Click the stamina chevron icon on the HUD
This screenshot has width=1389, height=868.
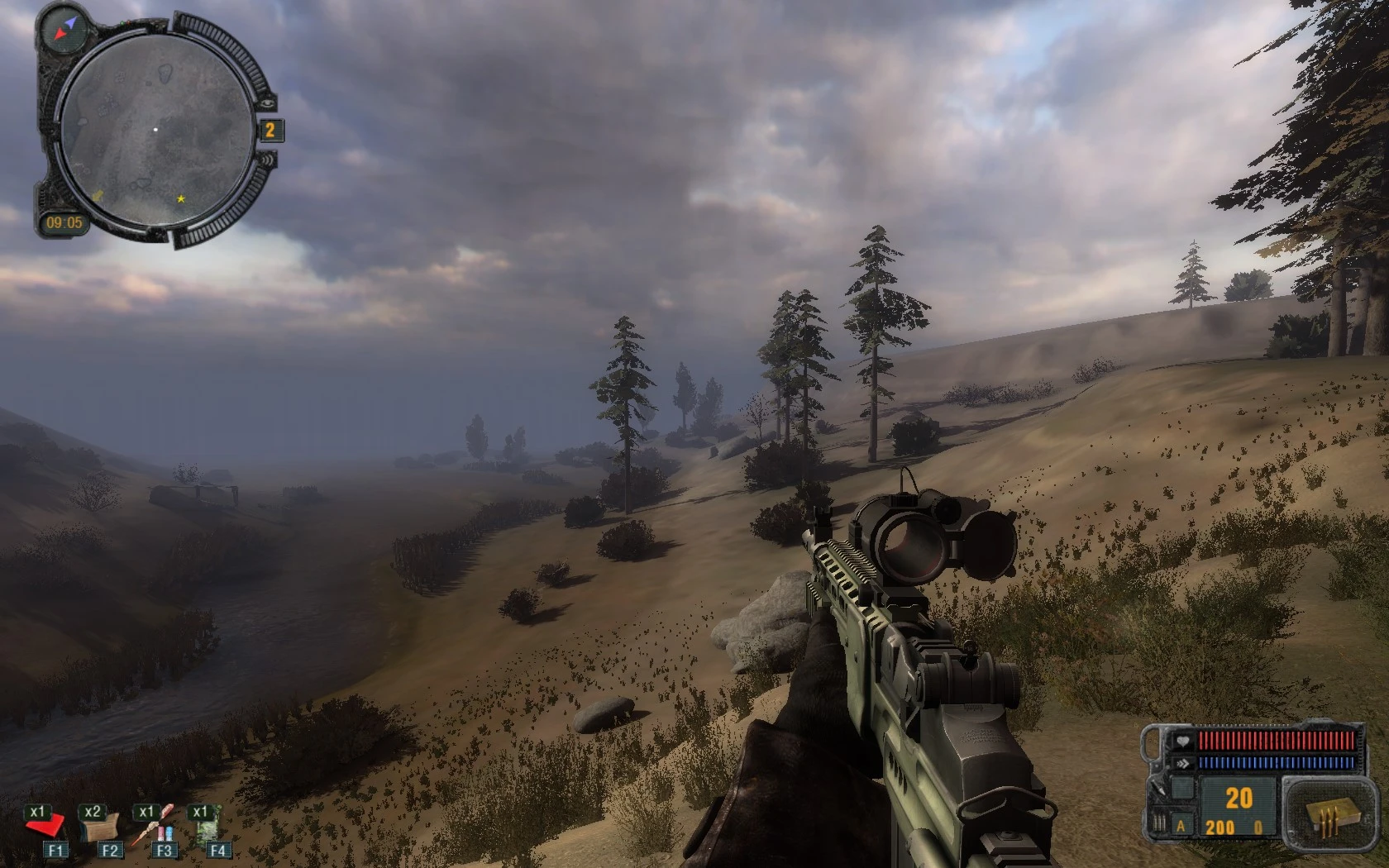[x=1182, y=762]
